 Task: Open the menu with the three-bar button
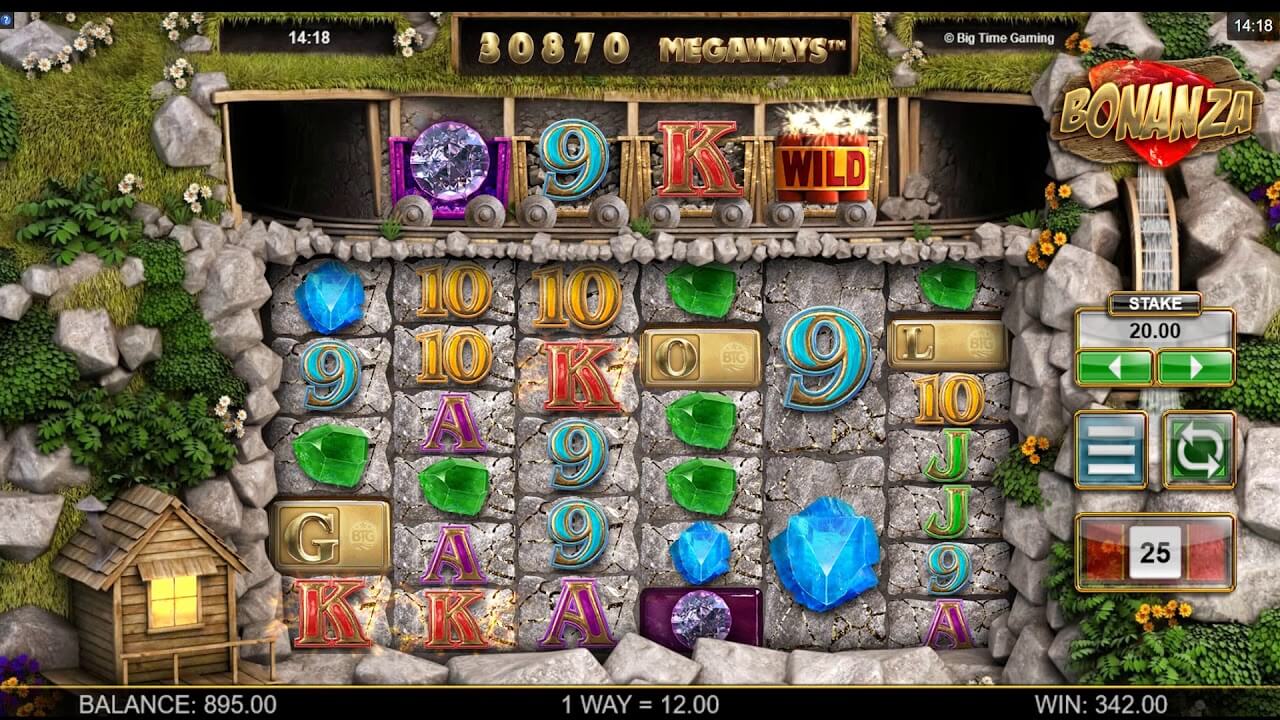(x=1111, y=450)
